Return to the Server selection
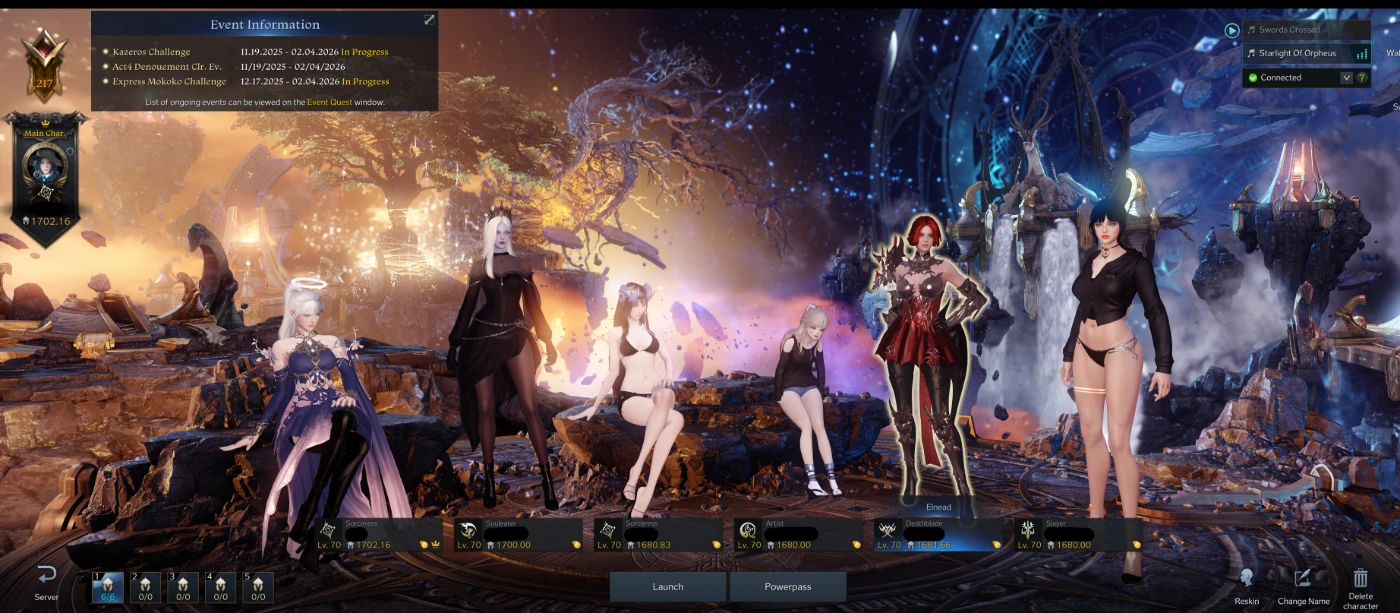Image resolution: width=1400 pixels, height=613 pixels. point(46,583)
